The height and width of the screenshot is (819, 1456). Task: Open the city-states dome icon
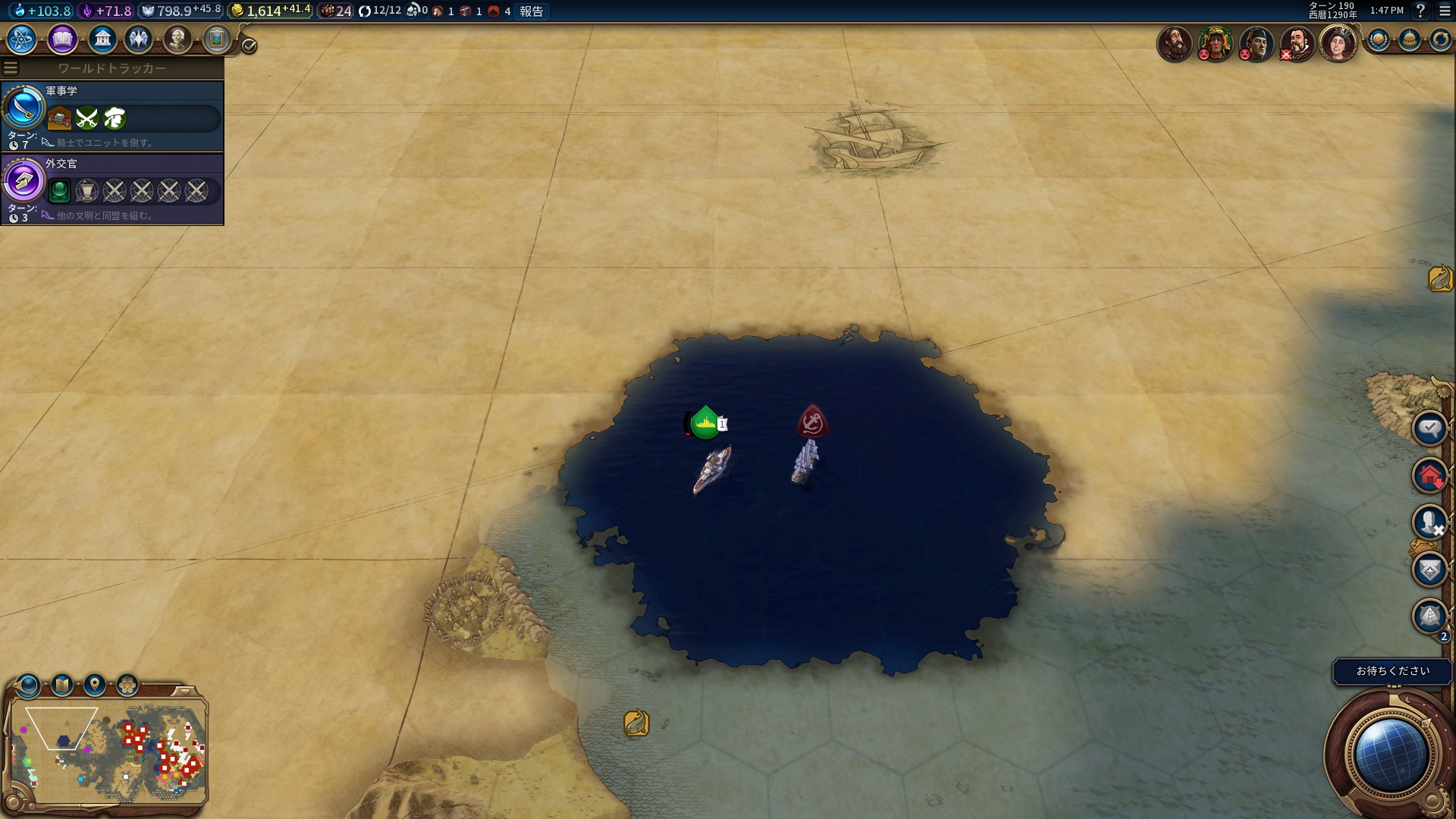coord(1409,40)
